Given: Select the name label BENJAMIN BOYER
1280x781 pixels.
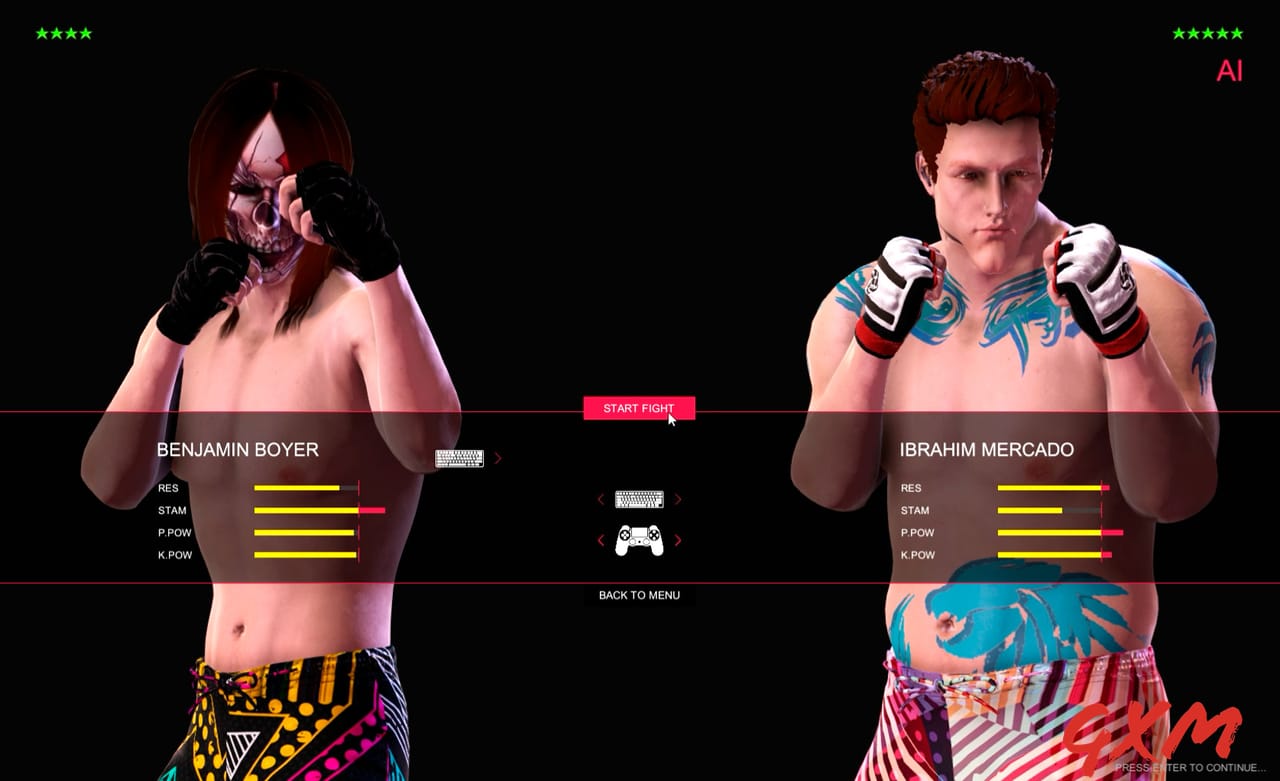Looking at the screenshot, I should click(x=237, y=450).
